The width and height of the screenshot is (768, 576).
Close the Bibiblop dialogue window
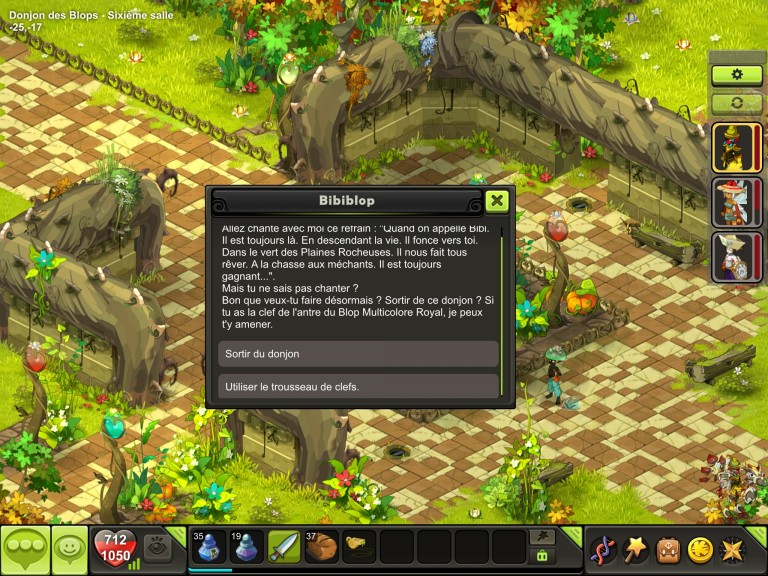point(497,201)
